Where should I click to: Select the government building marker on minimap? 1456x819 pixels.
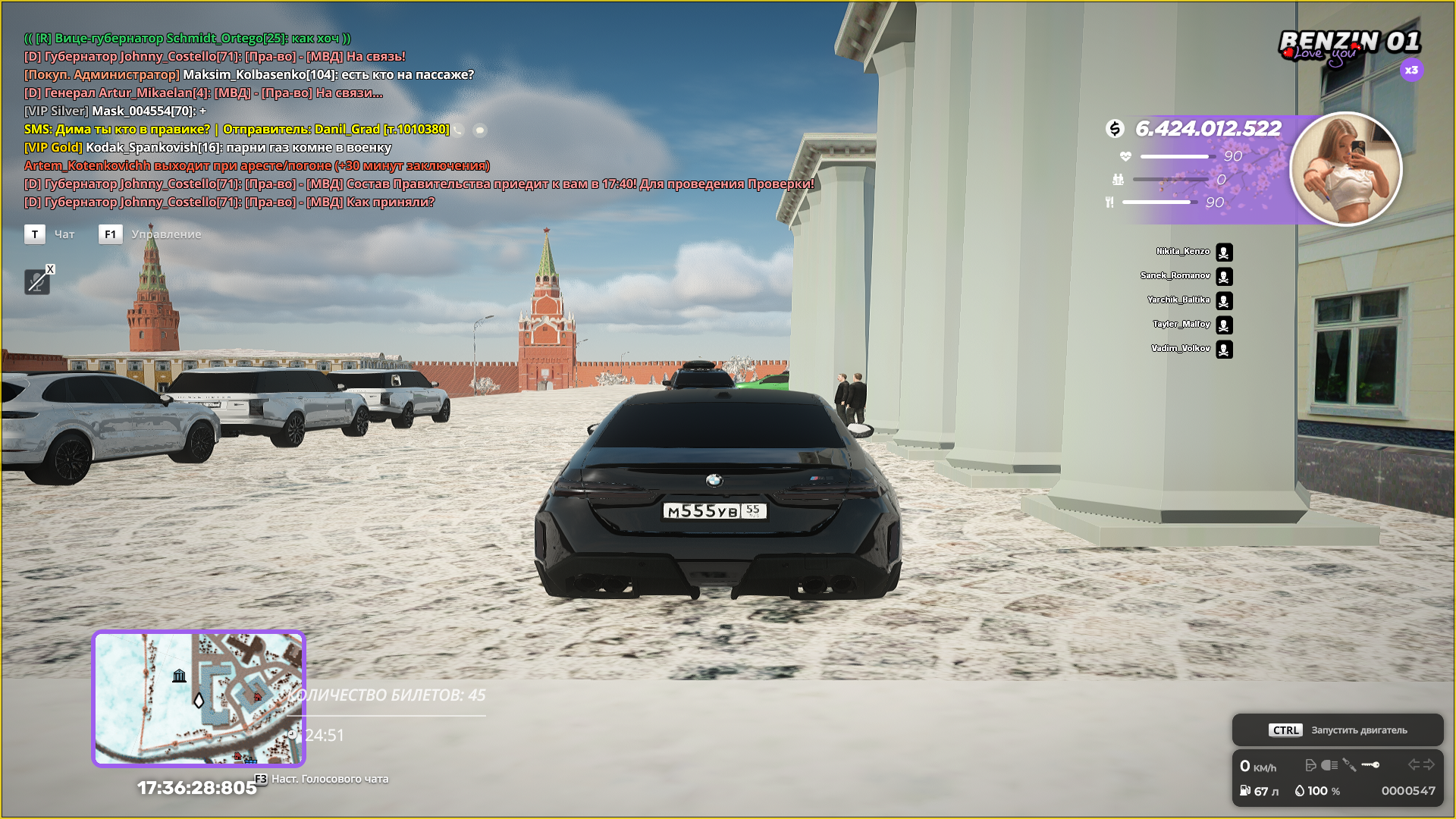pos(179,676)
